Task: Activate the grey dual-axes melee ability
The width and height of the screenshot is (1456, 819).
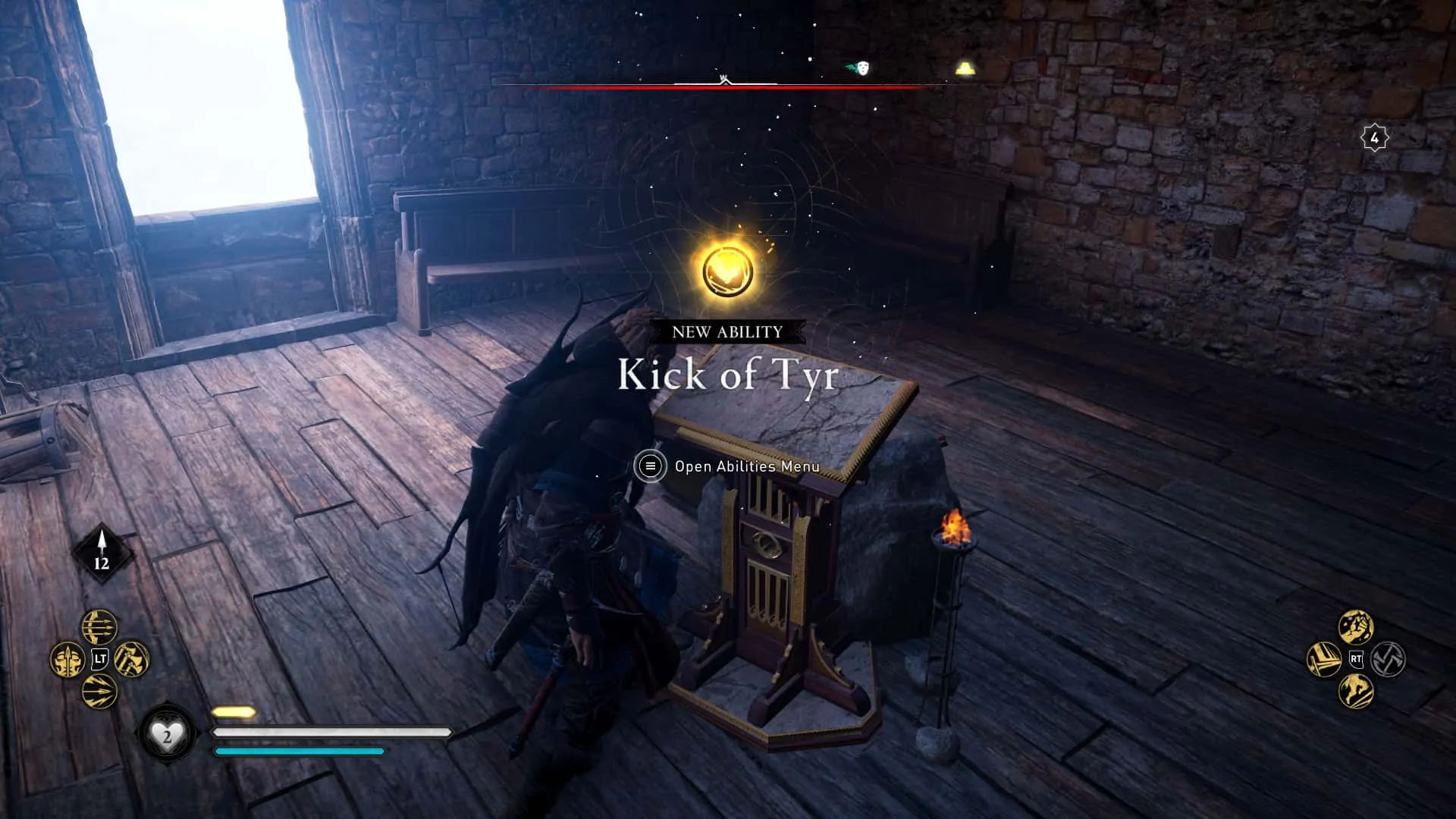Action: [1388, 659]
